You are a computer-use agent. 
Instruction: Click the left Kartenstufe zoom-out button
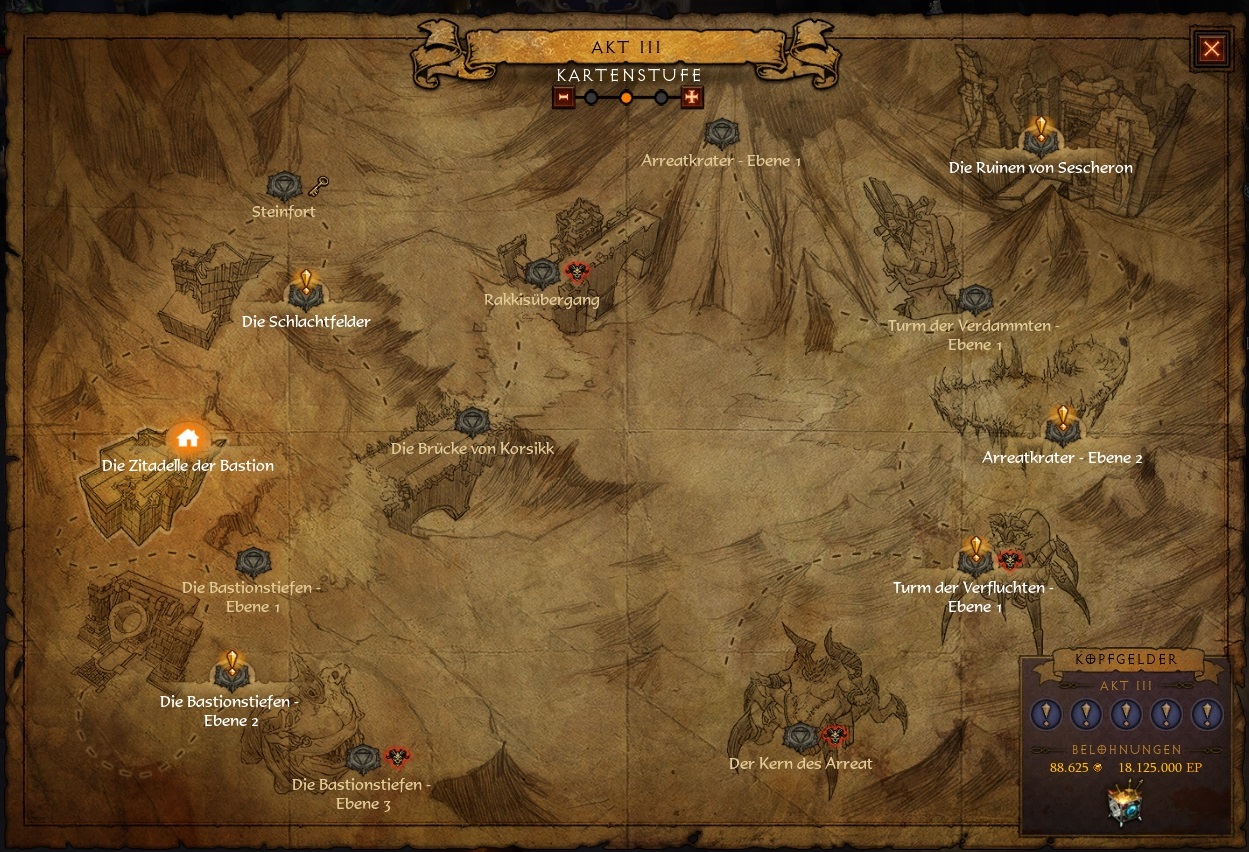[x=564, y=97]
